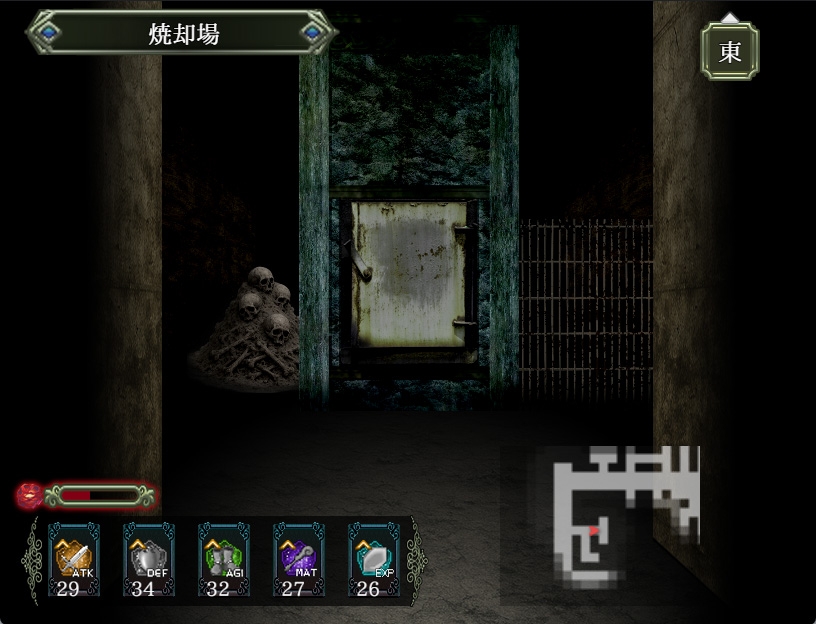Click the 焼却場 location name banner

(x=182, y=33)
